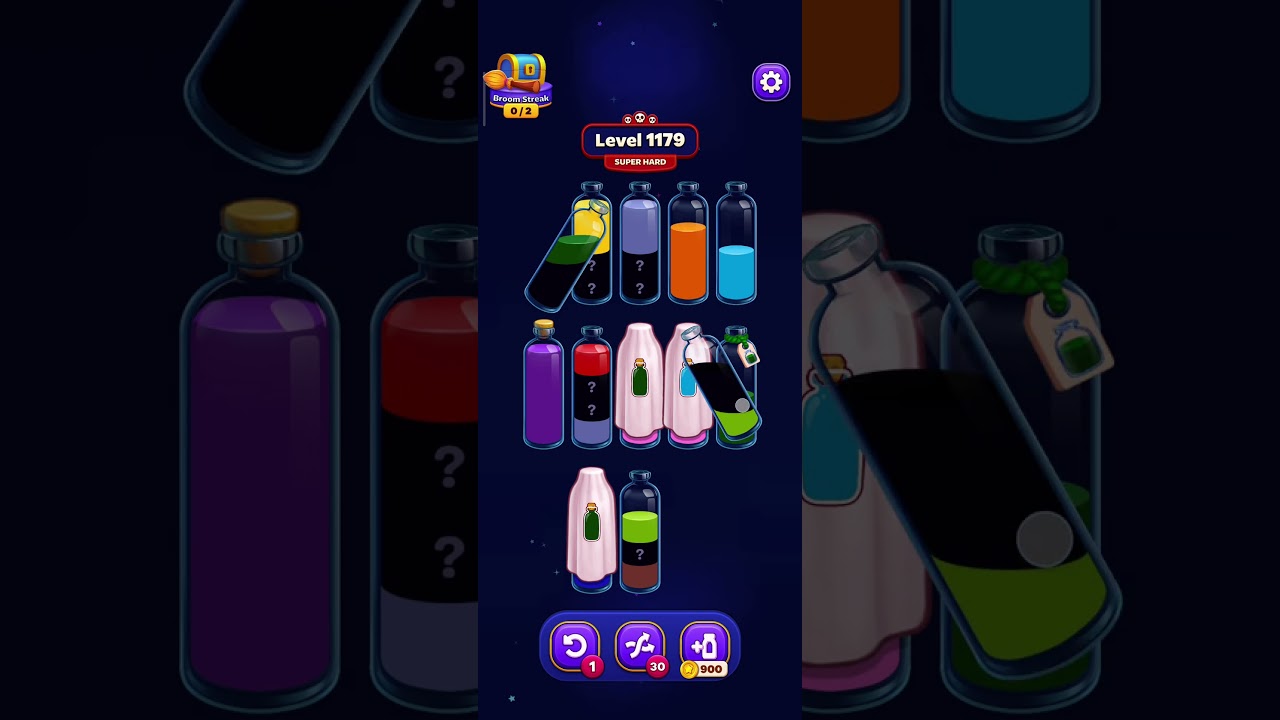Screen dimensions: 1280x720
Task: Select the bottle filled with orange liquid
Action: coord(687,245)
